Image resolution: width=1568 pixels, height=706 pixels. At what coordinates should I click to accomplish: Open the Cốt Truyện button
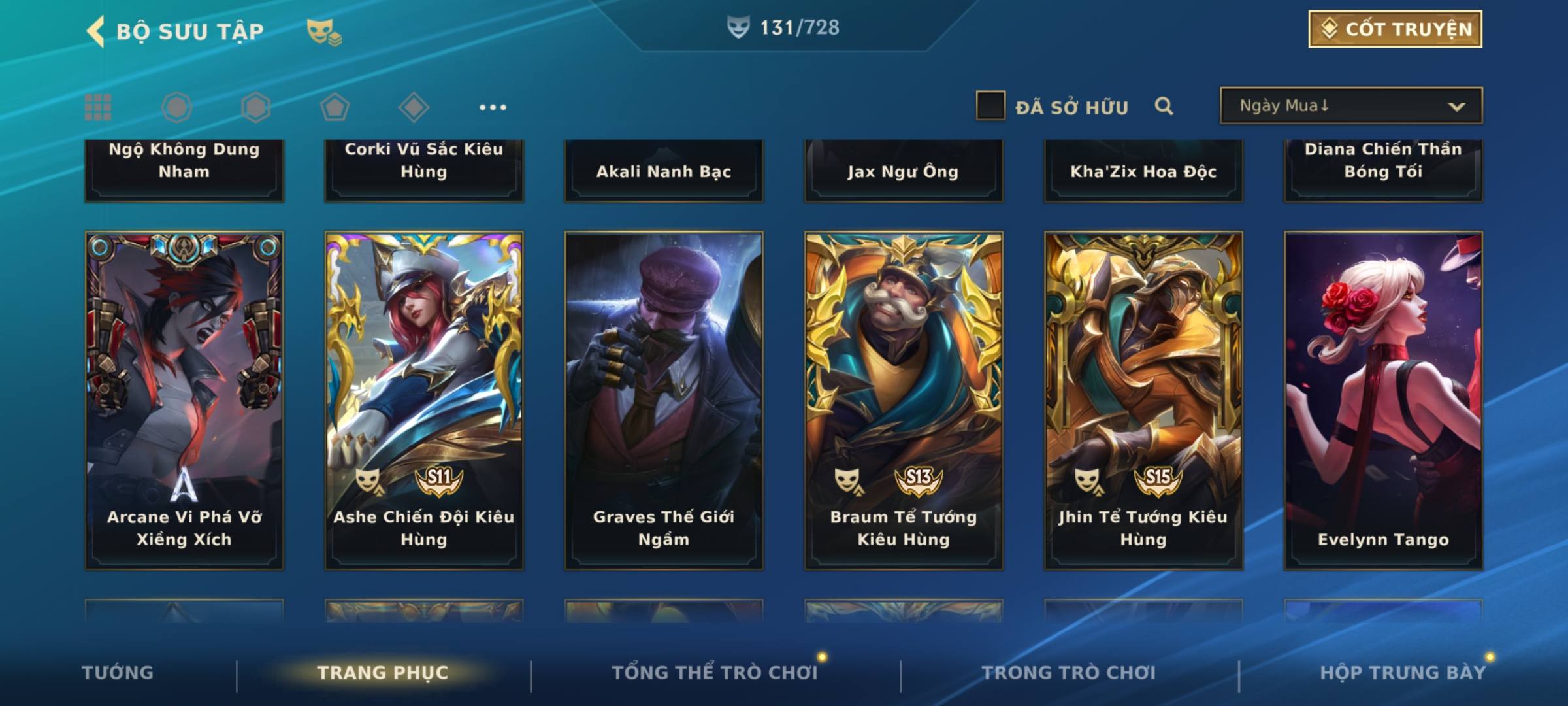tap(1395, 29)
